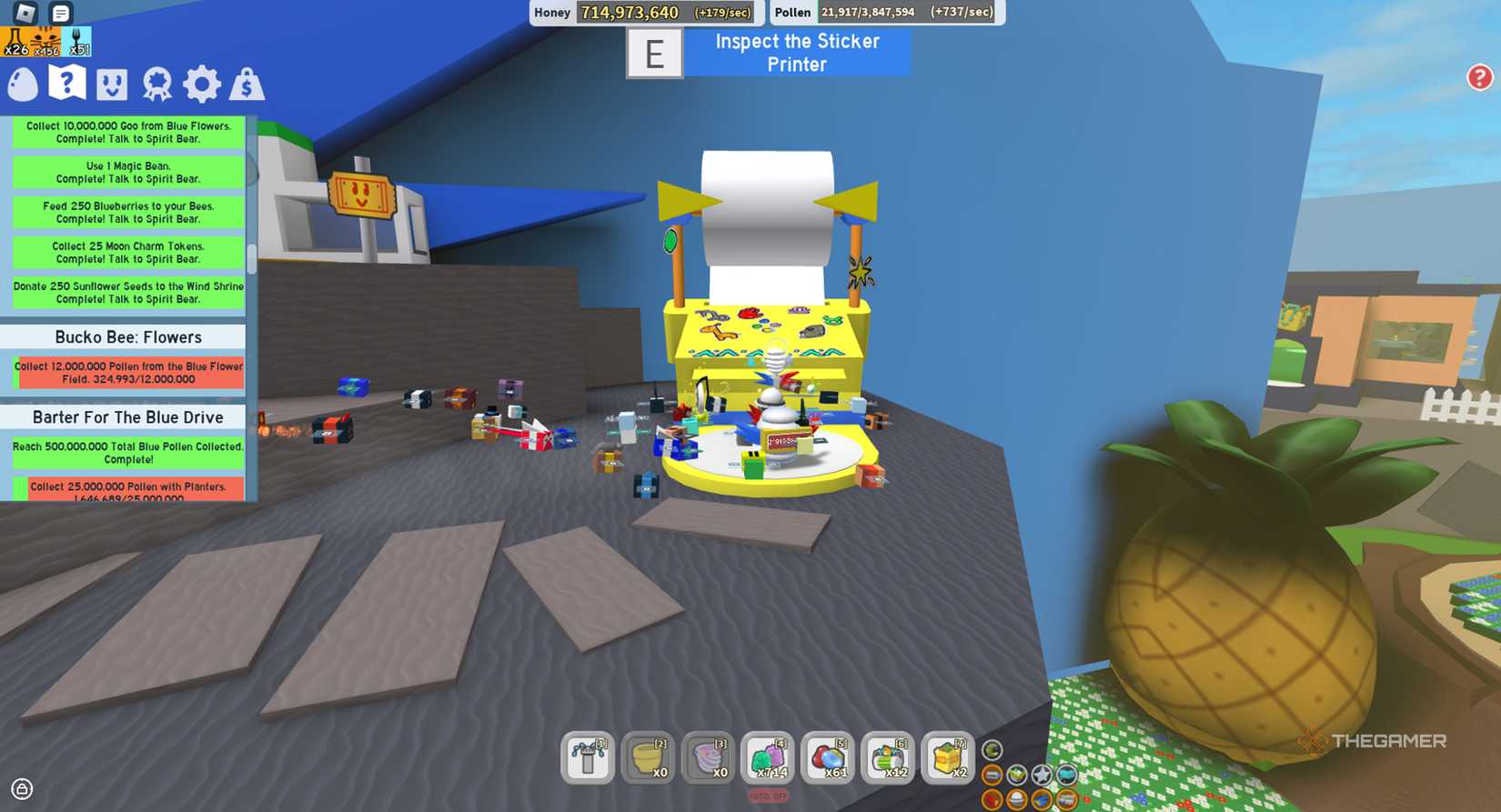
Task: Select the Sprinkler in hotbar slot 1
Action: point(587,758)
